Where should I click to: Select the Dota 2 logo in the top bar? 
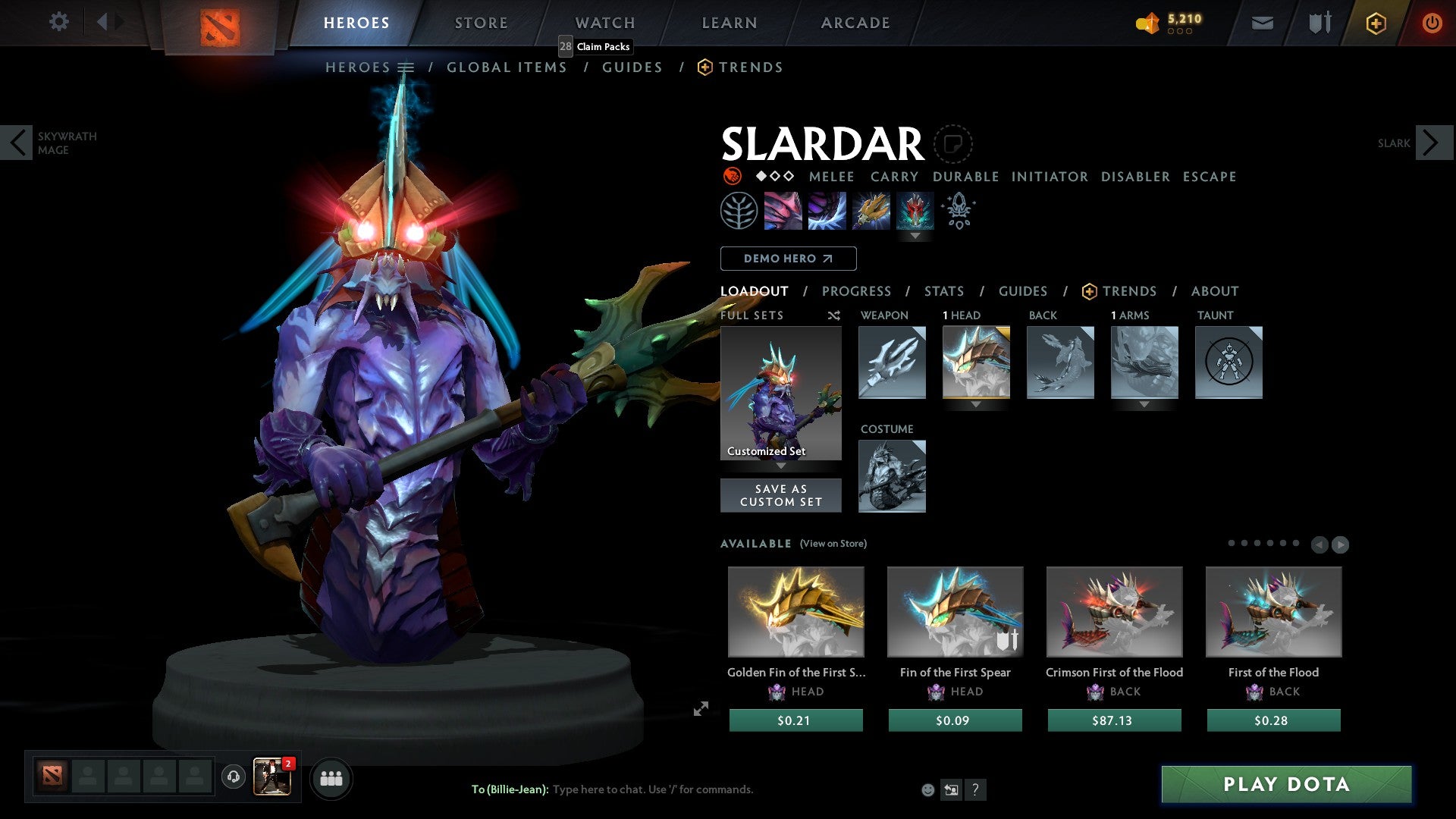(218, 23)
